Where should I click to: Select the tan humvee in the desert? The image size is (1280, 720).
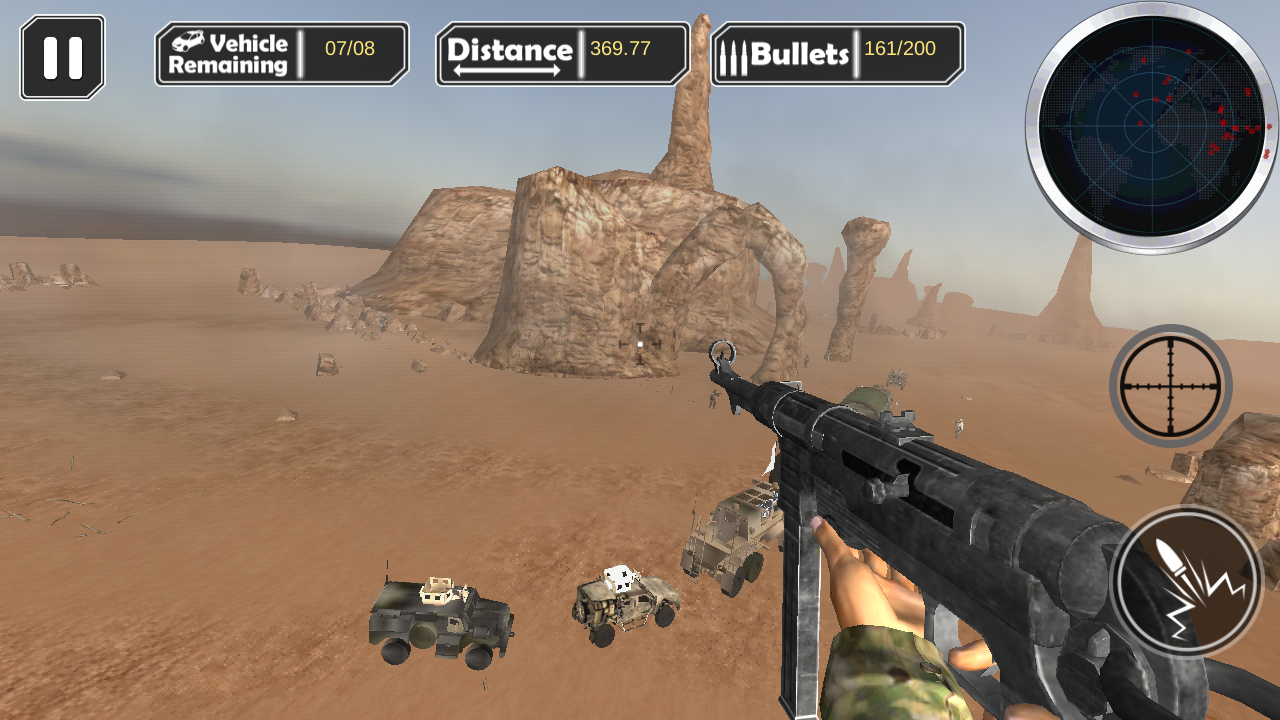point(625,605)
